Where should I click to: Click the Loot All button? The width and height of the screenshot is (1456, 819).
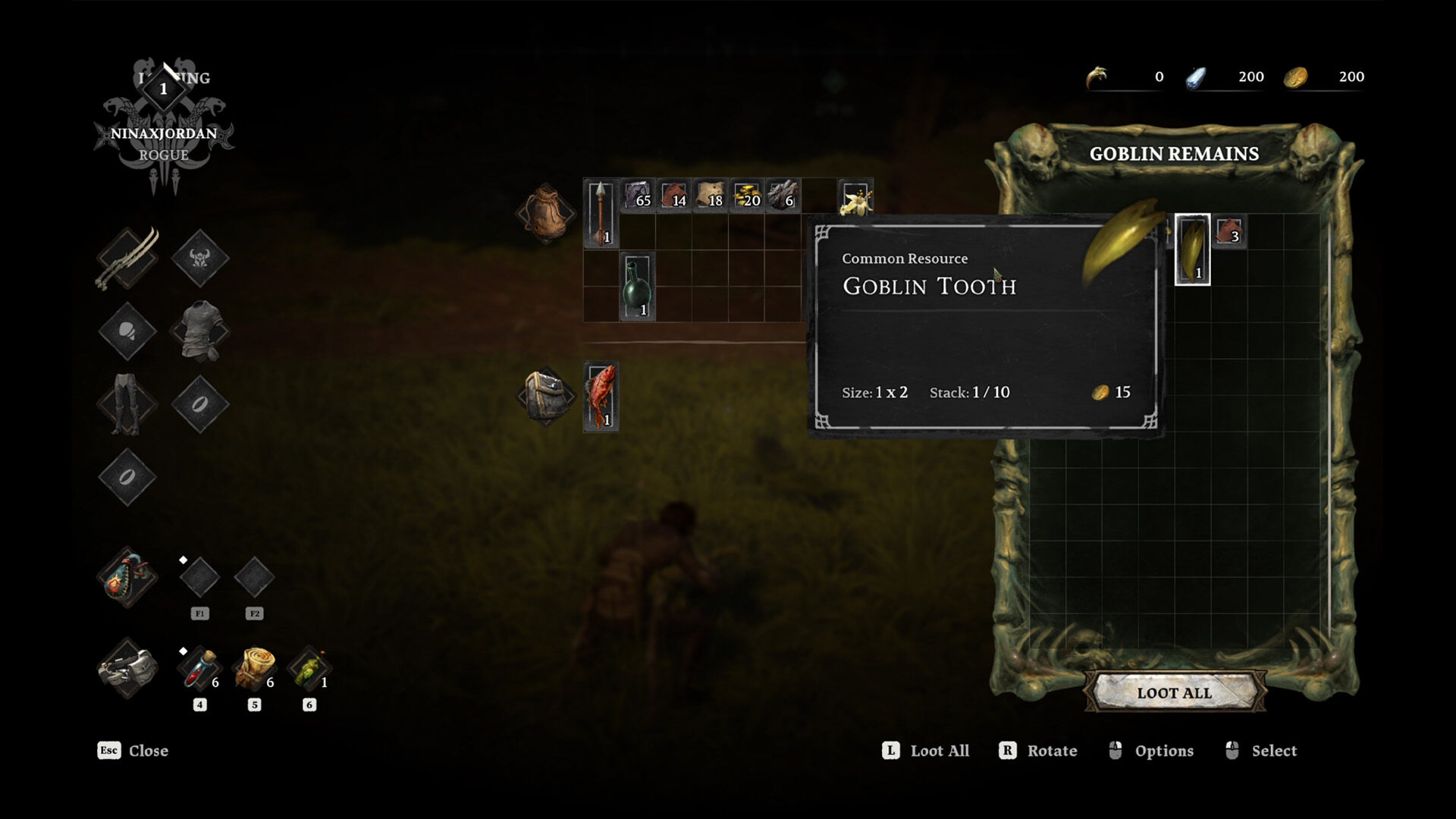click(1174, 692)
